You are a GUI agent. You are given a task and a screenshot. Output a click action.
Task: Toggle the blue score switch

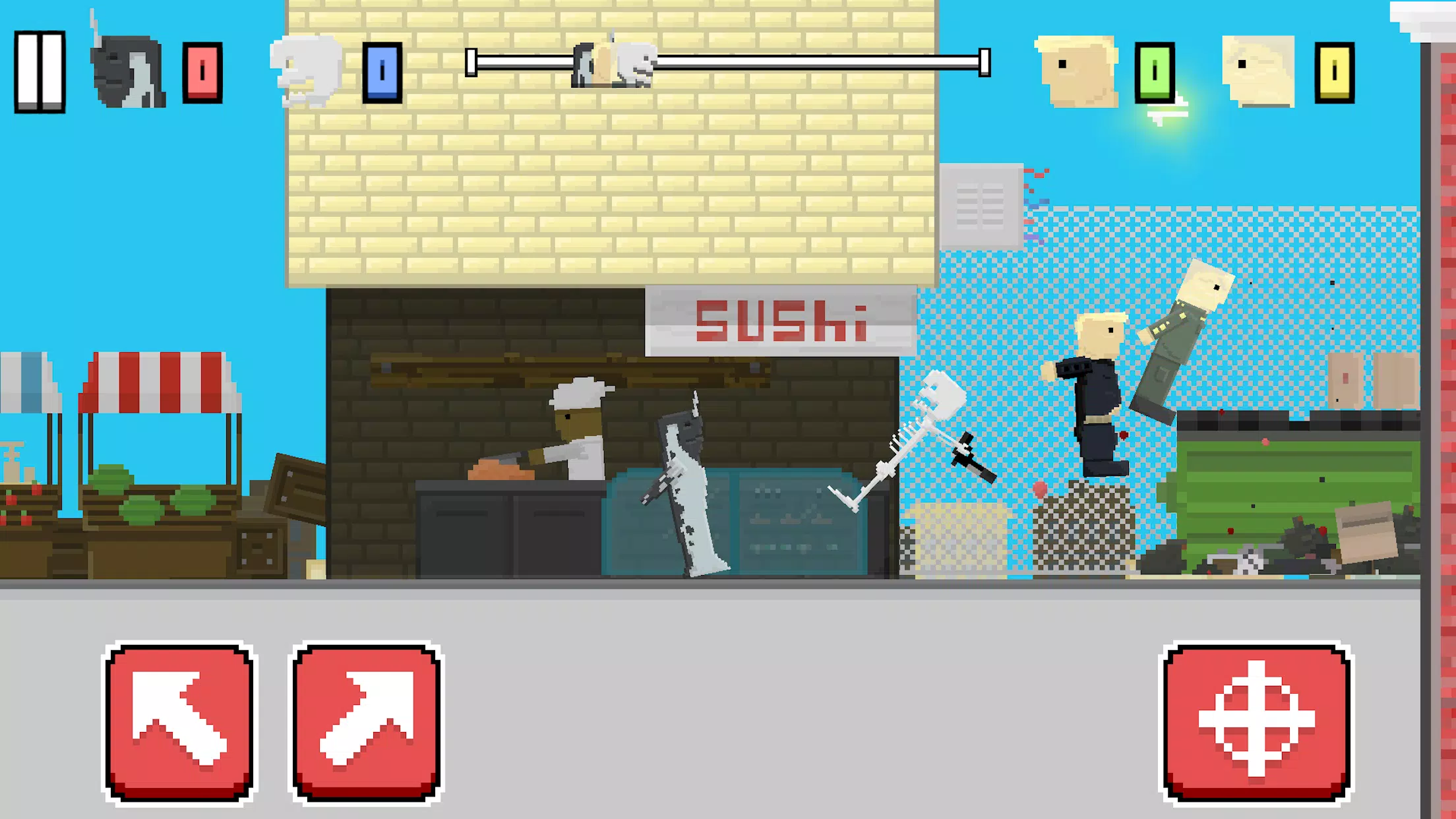382,74
